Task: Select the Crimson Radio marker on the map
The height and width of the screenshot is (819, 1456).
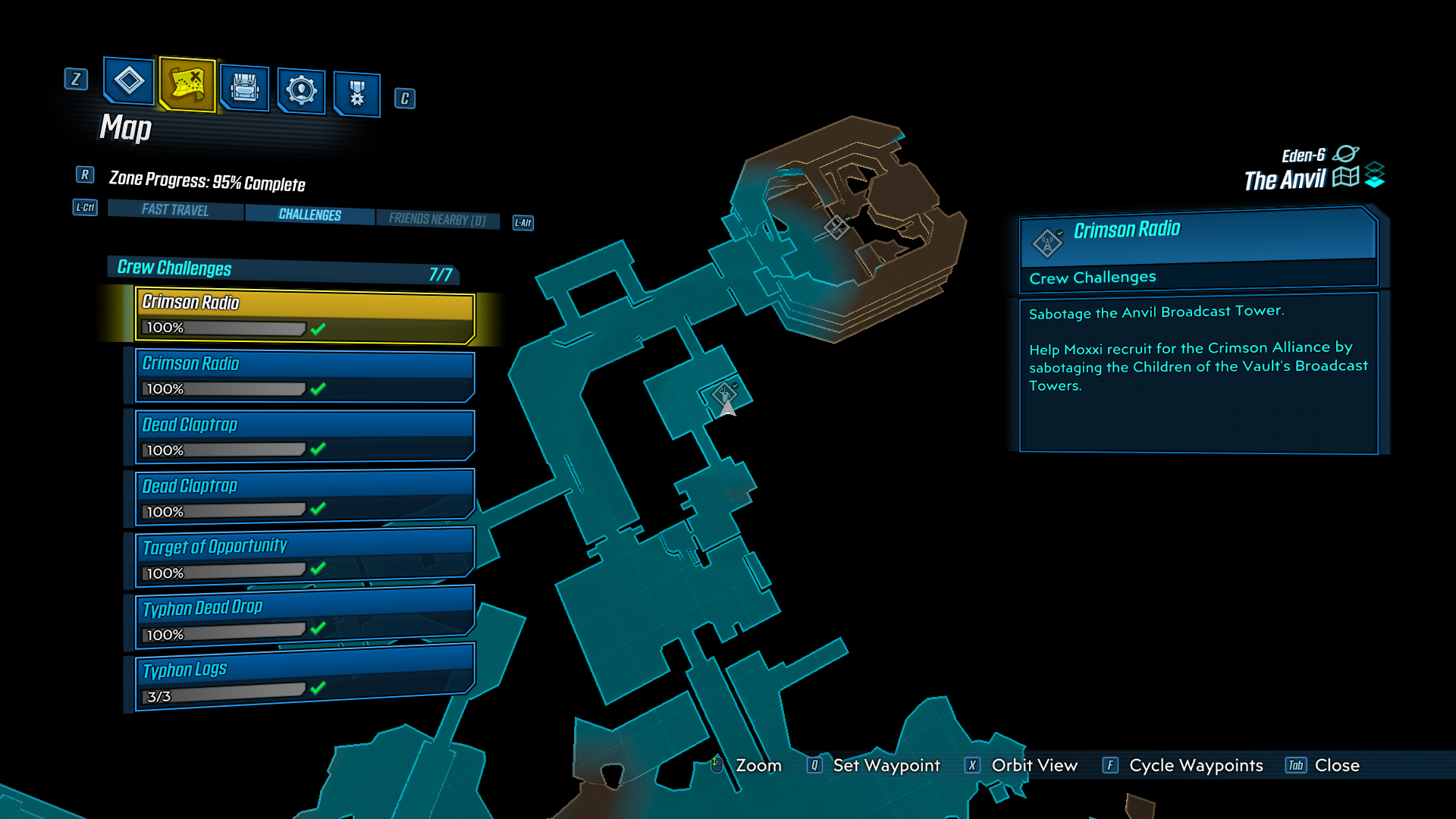Action: [723, 393]
